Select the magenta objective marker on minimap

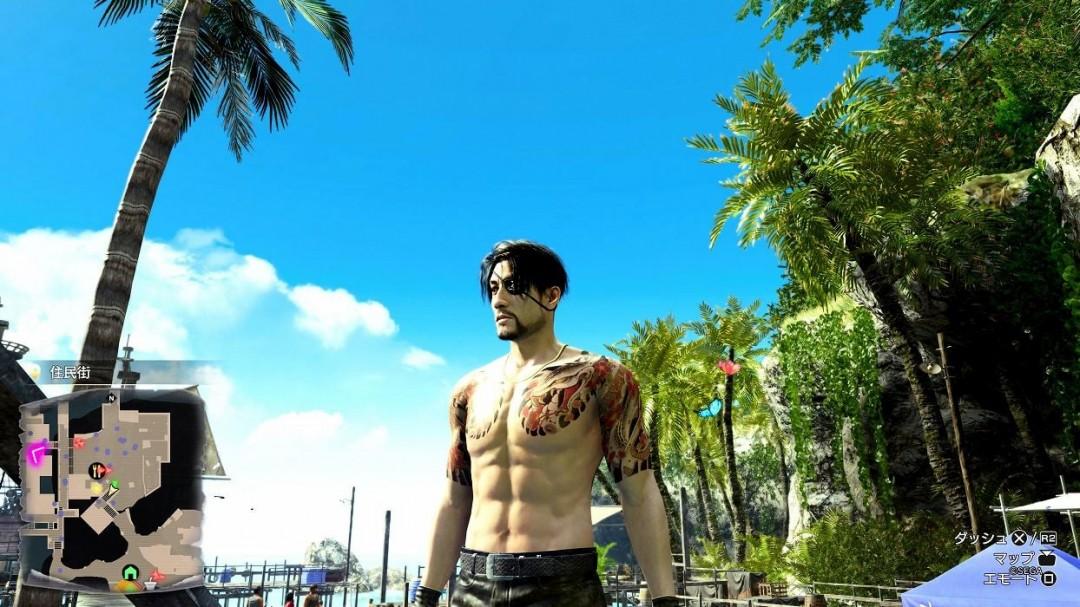[38, 453]
